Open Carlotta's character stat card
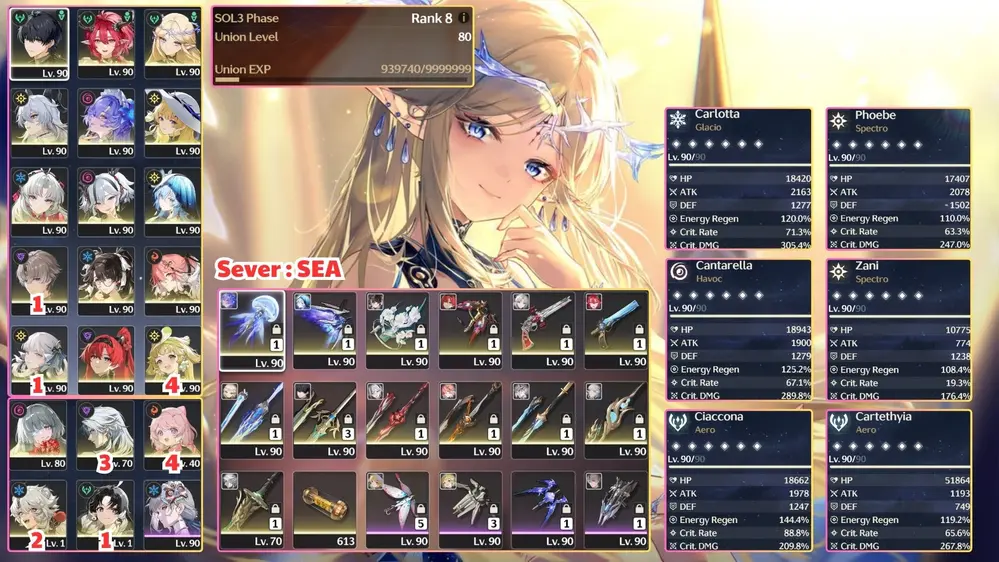999x562 pixels. [738, 178]
